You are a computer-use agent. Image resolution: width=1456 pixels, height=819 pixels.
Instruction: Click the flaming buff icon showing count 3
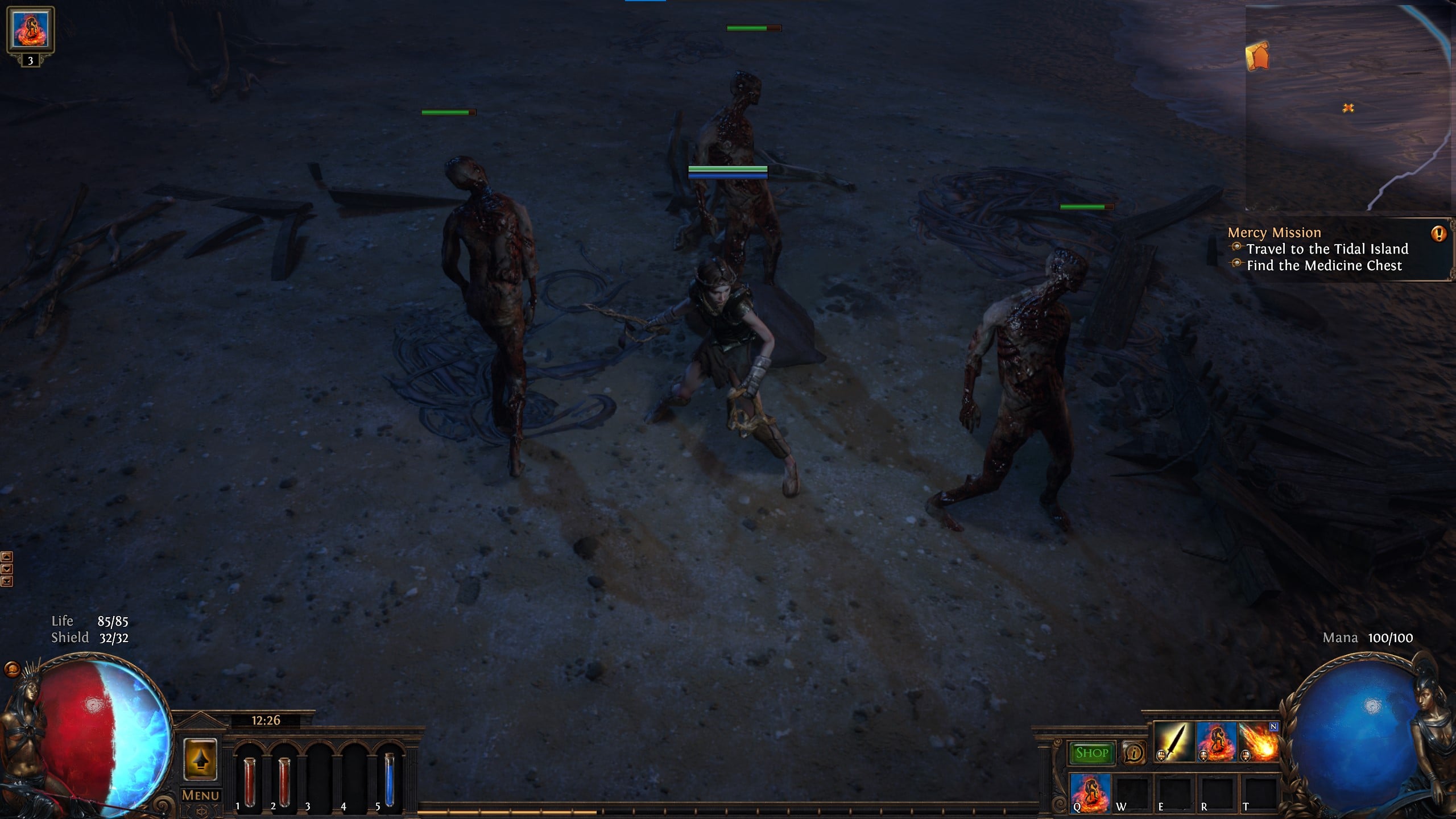[x=31, y=30]
